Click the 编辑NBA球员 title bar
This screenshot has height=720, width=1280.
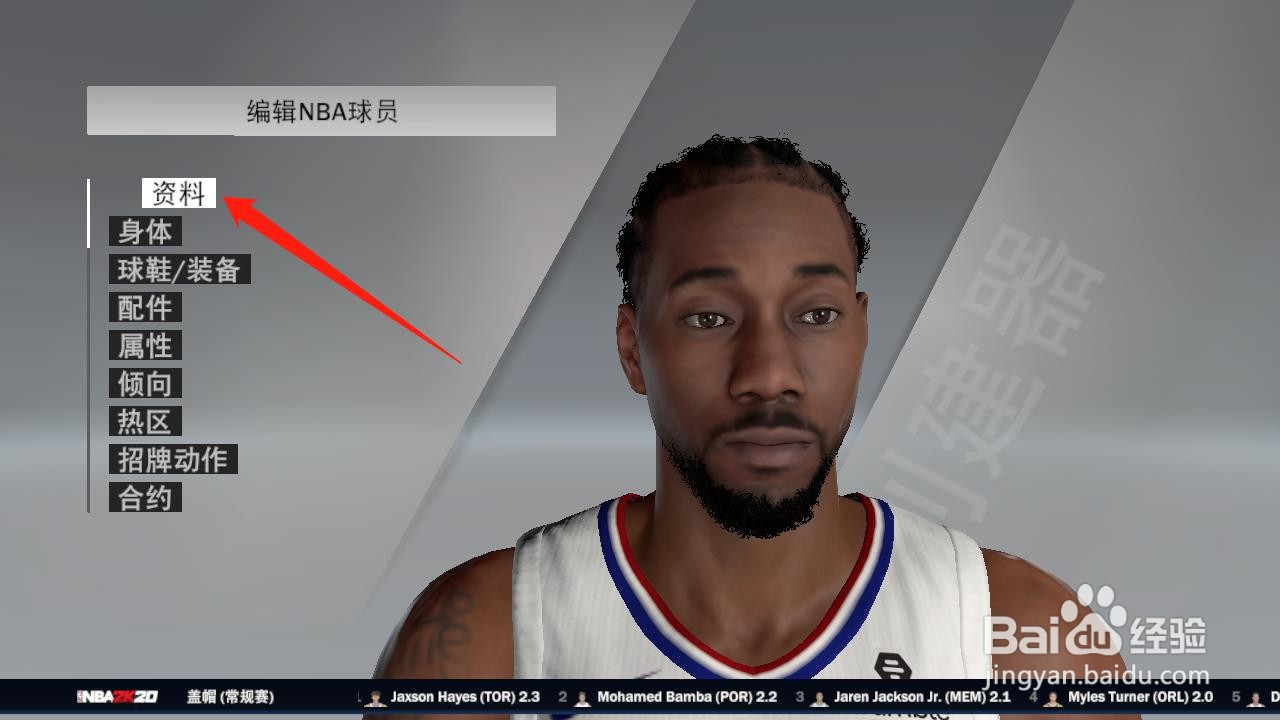tap(320, 111)
